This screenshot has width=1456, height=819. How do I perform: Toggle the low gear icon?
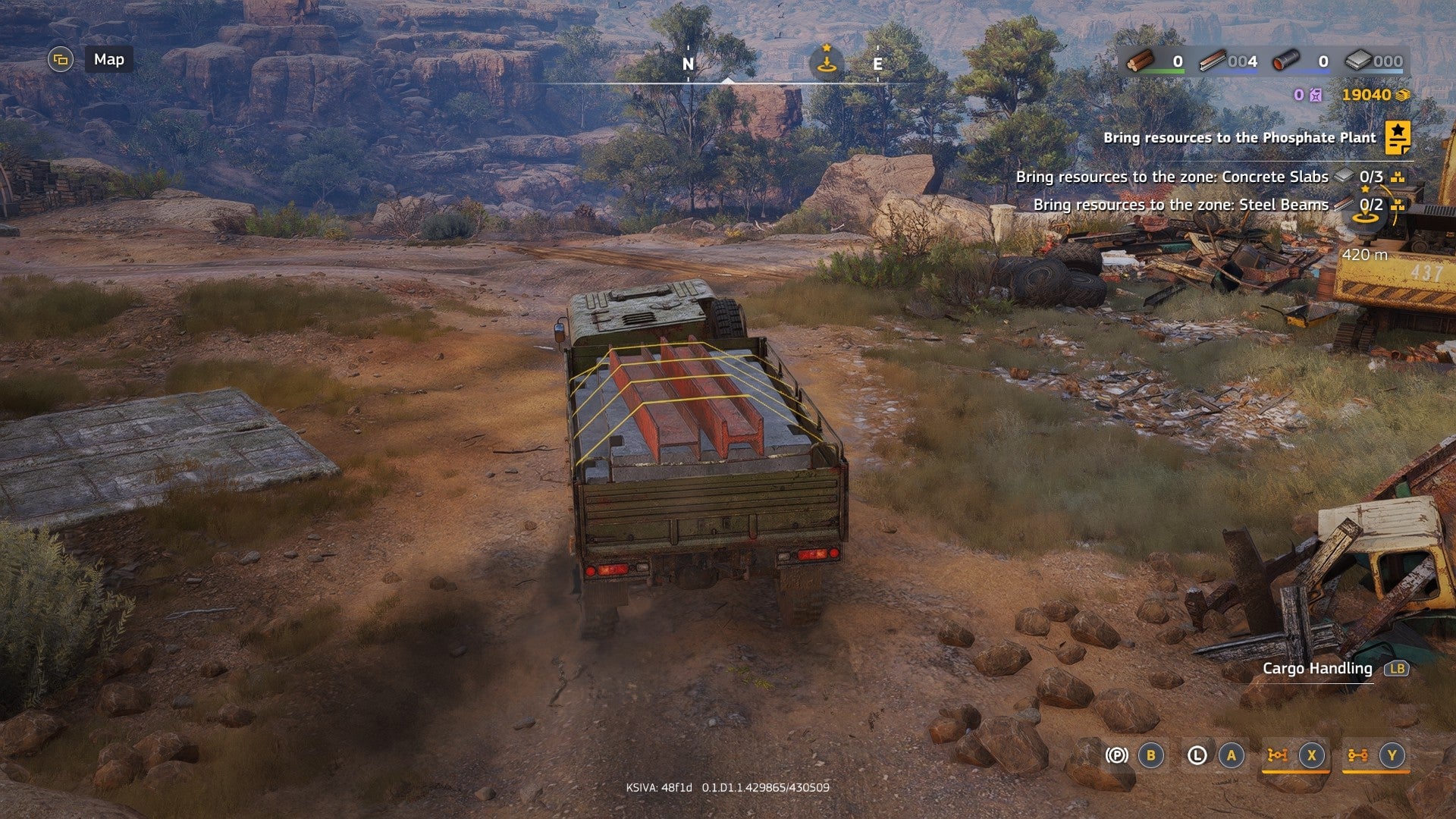[x=1197, y=755]
